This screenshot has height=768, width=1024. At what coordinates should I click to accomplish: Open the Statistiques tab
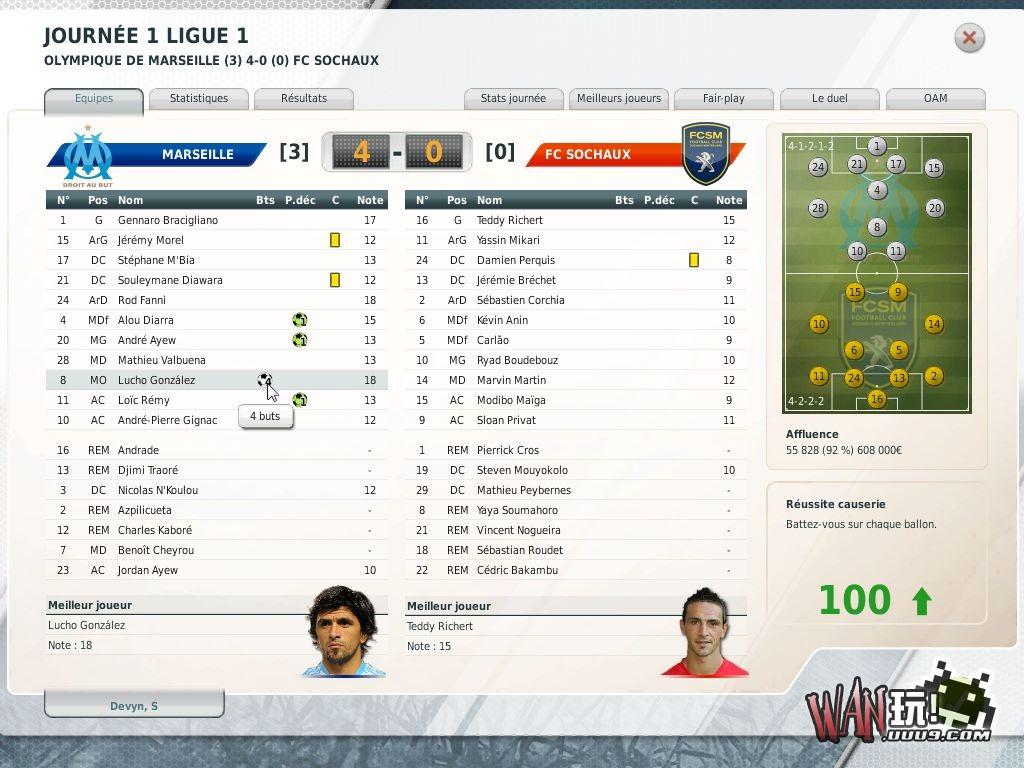[x=198, y=99]
